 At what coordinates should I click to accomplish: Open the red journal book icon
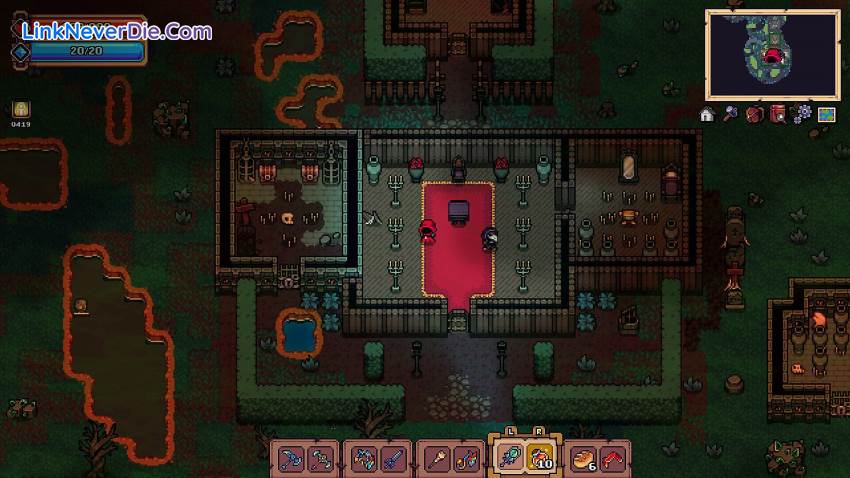click(x=779, y=114)
